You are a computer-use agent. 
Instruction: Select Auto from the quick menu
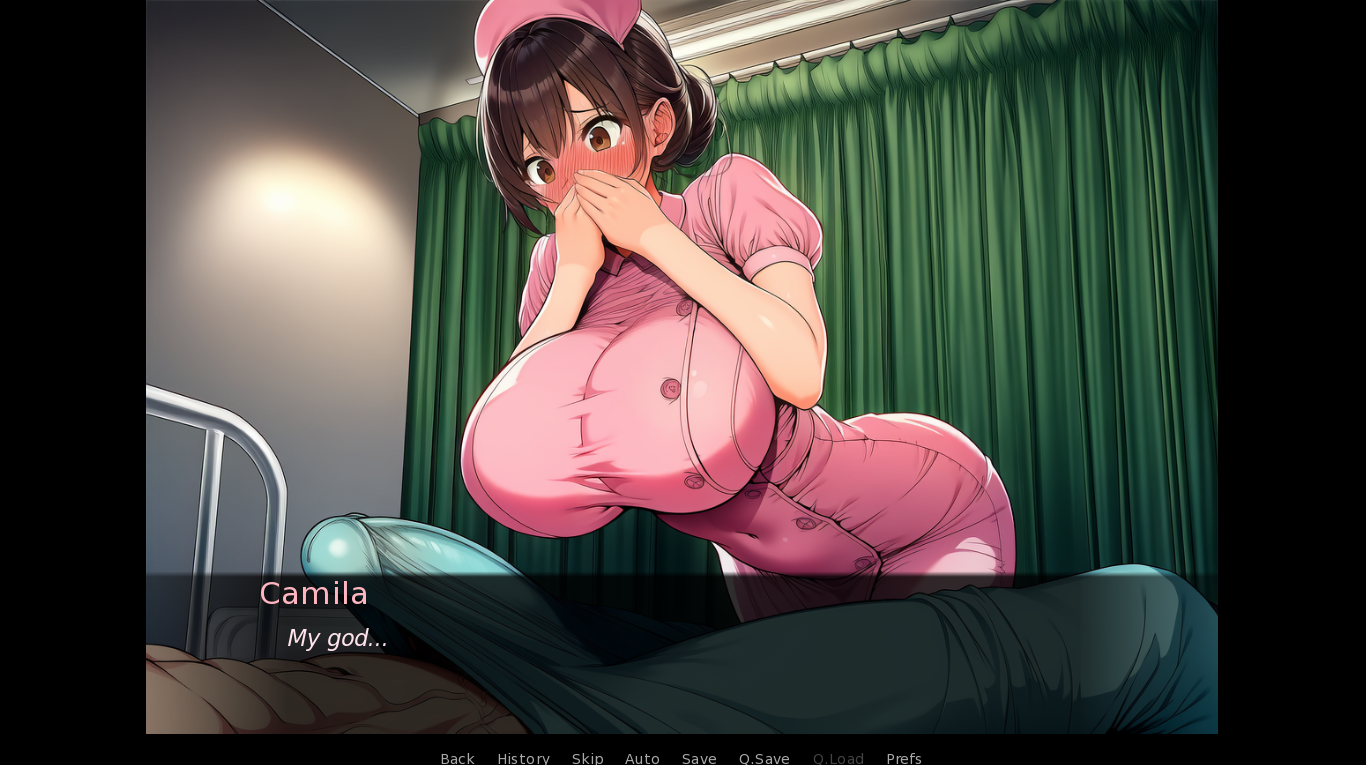(642, 758)
